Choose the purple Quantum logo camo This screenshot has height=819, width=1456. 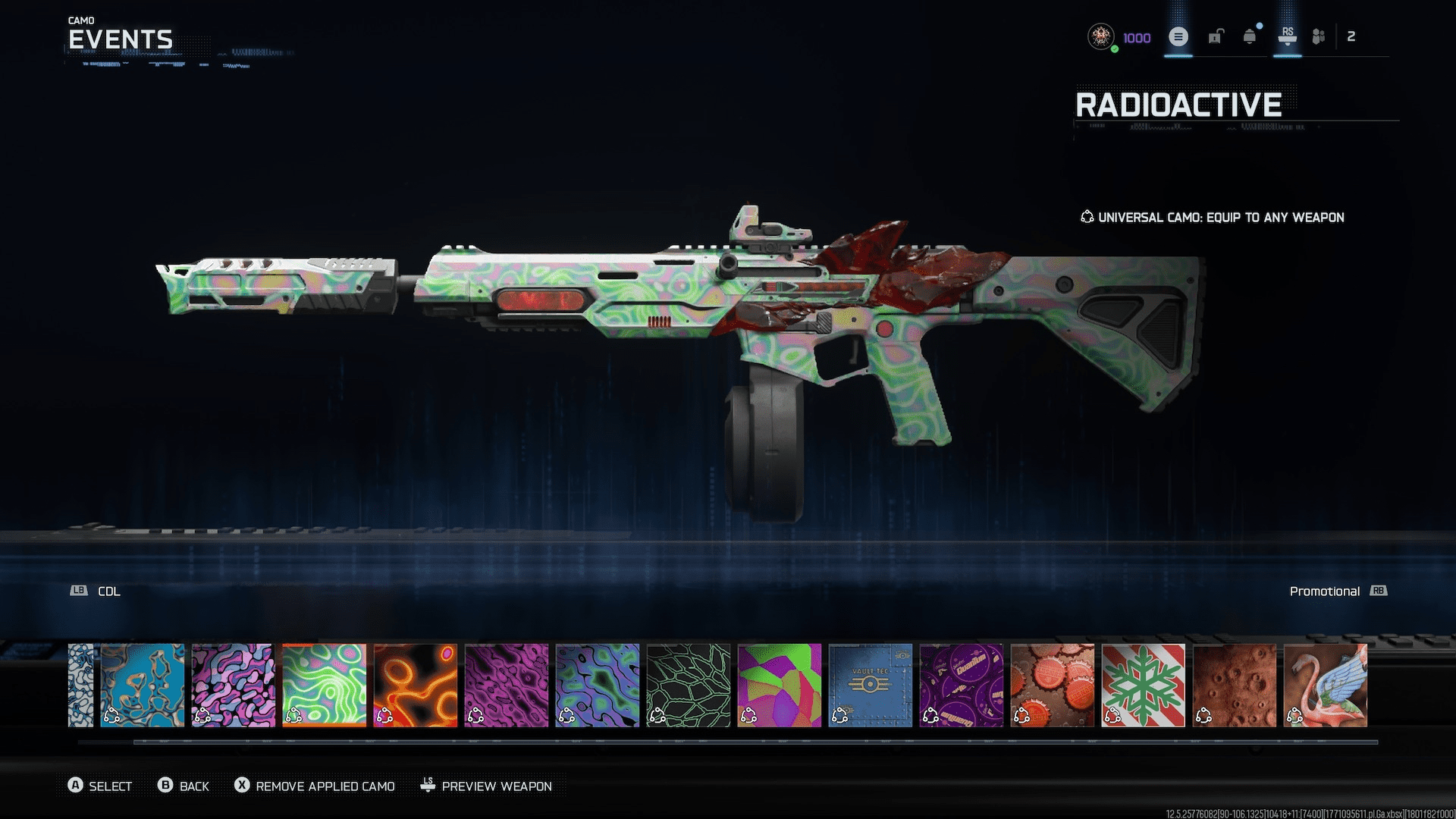pyautogui.click(x=961, y=685)
